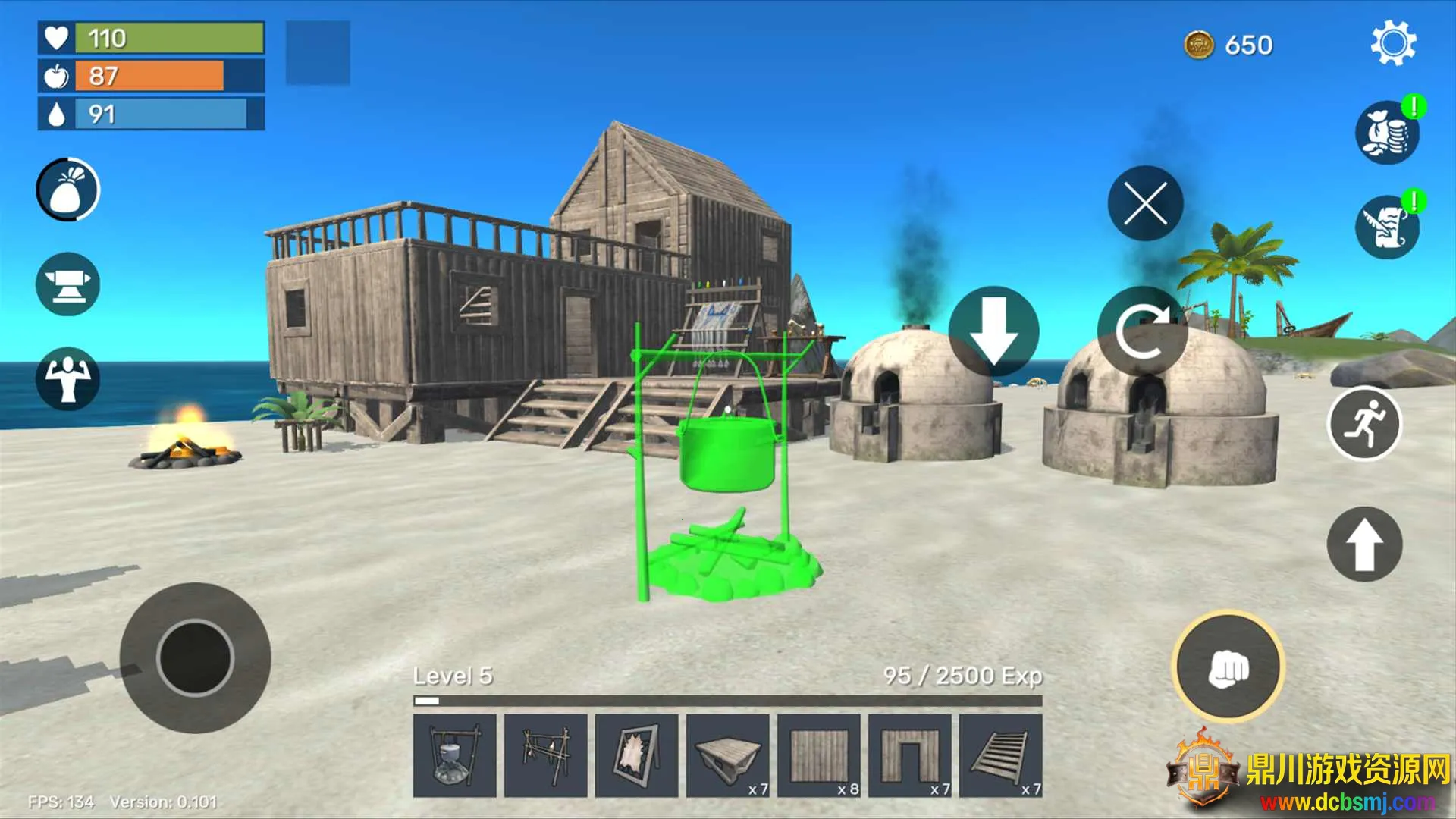Open the character skills screen
Viewport: 1456px width, 819px height.
(68, 378)
